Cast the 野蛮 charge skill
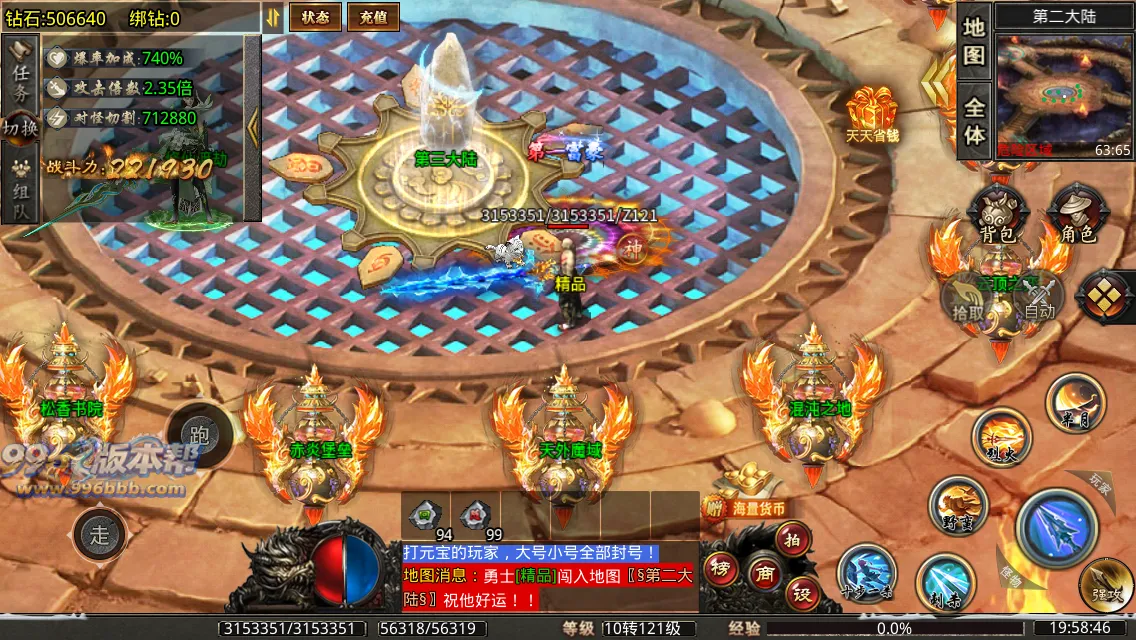Viewport: 1136px width, 640px height. click(957, 506)
